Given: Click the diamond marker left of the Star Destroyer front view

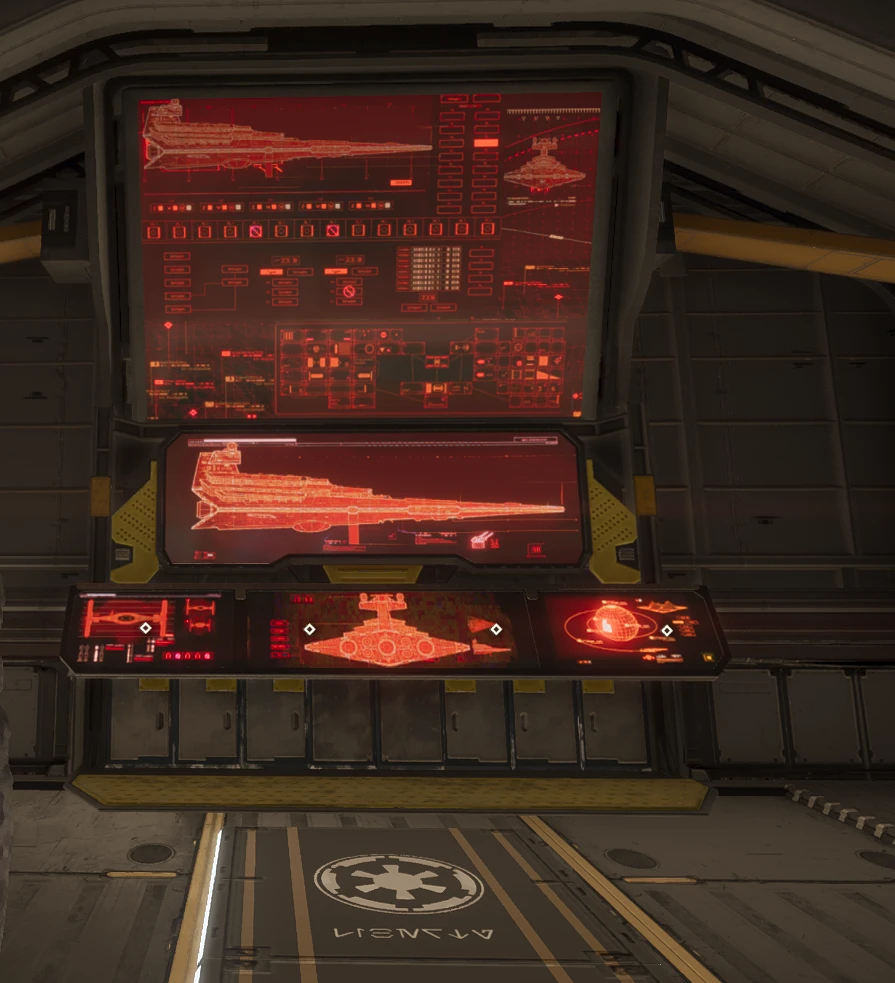Looking at the screenshot, I should point(309,629).
